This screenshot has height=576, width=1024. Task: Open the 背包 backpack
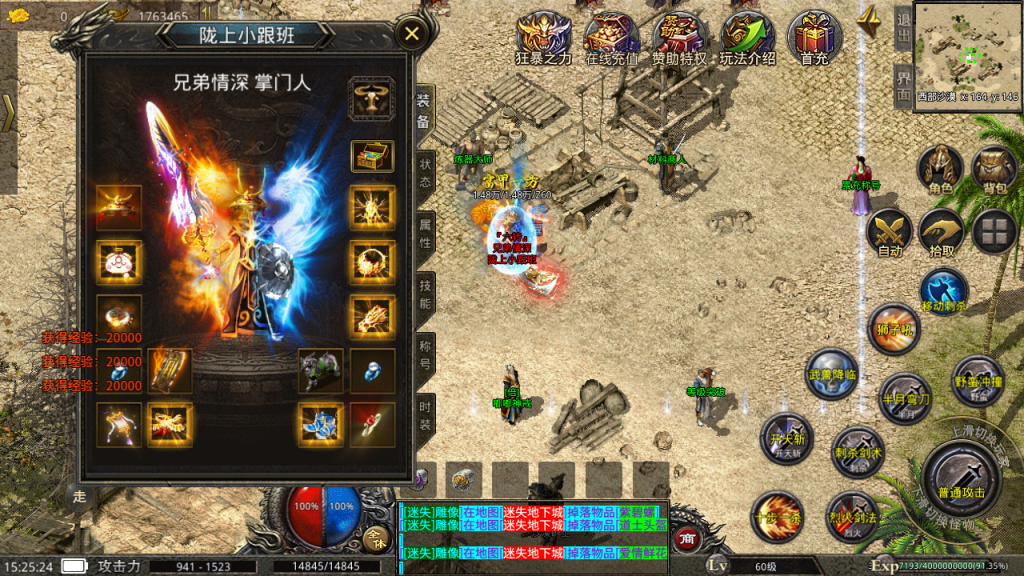pyautogui.click(x=995, y=168)
